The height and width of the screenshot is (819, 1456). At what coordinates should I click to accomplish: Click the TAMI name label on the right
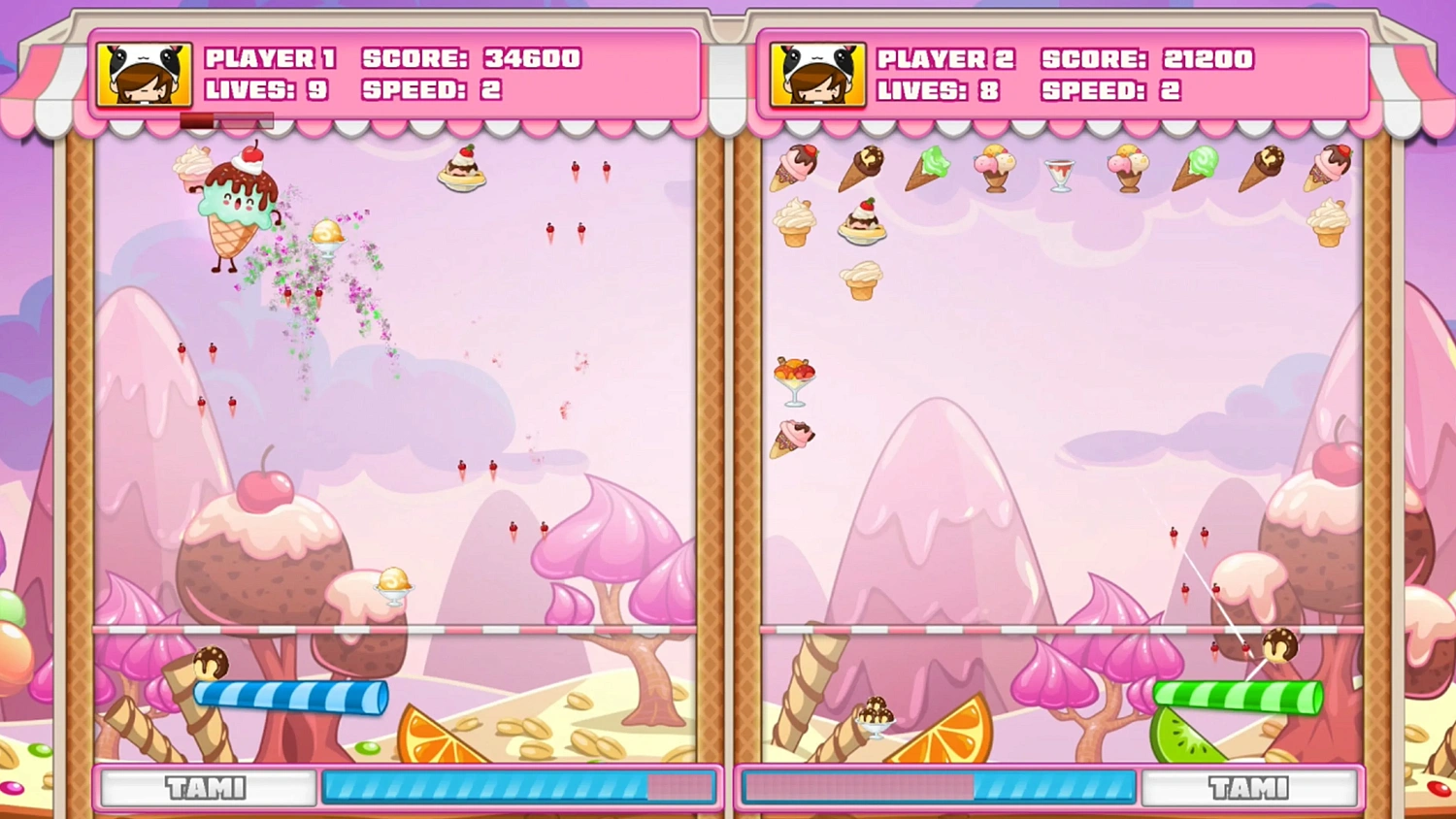(1250, 788)
